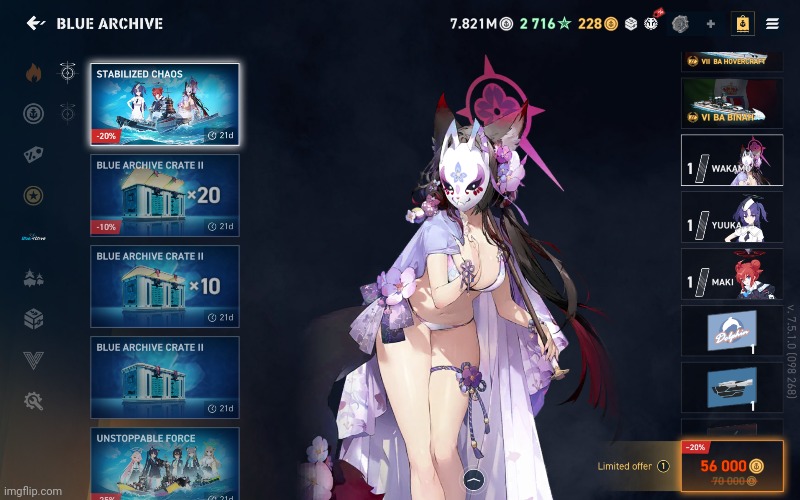Select the Stabilized Chaos bundle

pos(165,104)
